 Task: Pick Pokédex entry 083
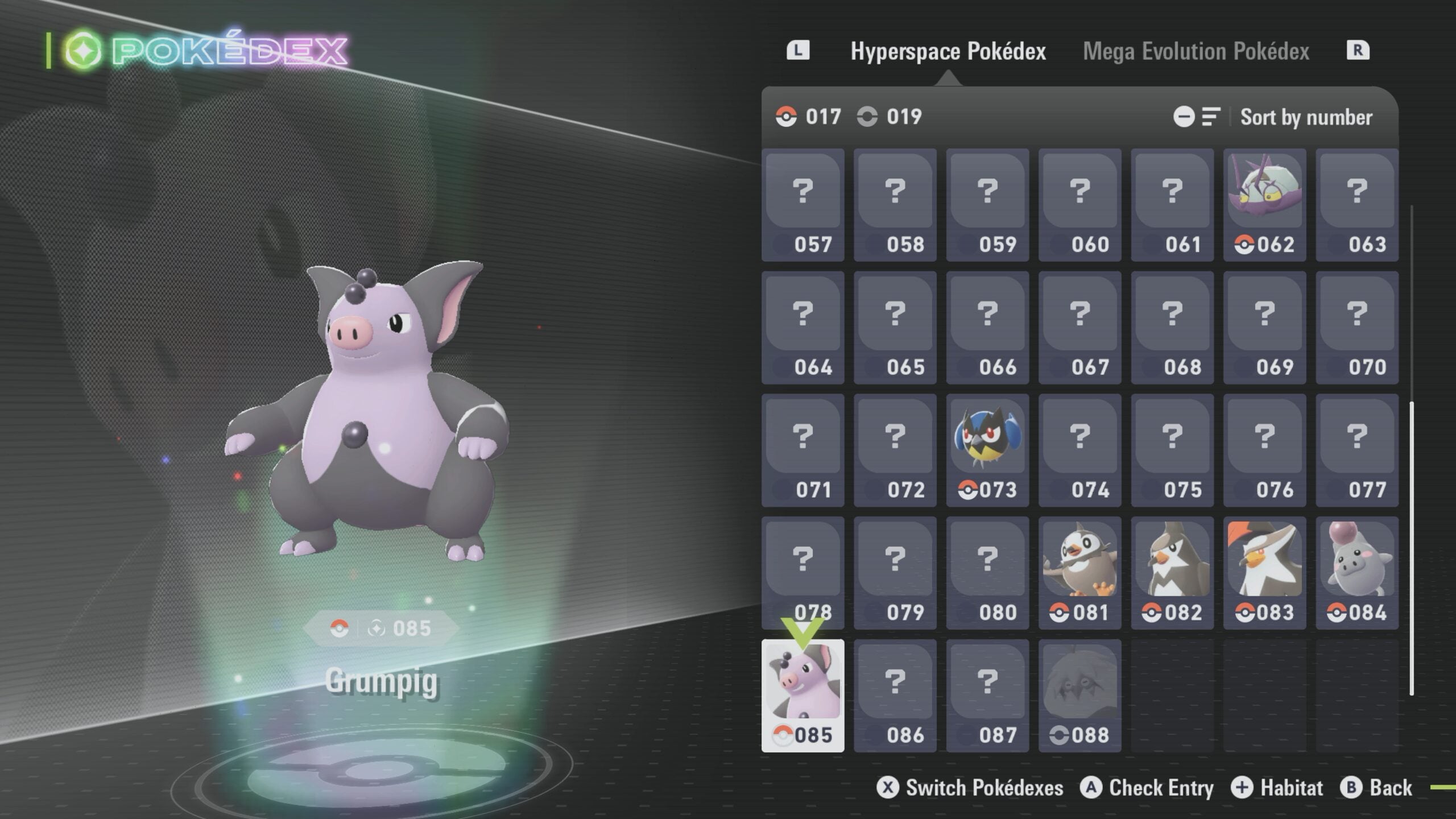pyautogui.click(x=1264, y=573)
